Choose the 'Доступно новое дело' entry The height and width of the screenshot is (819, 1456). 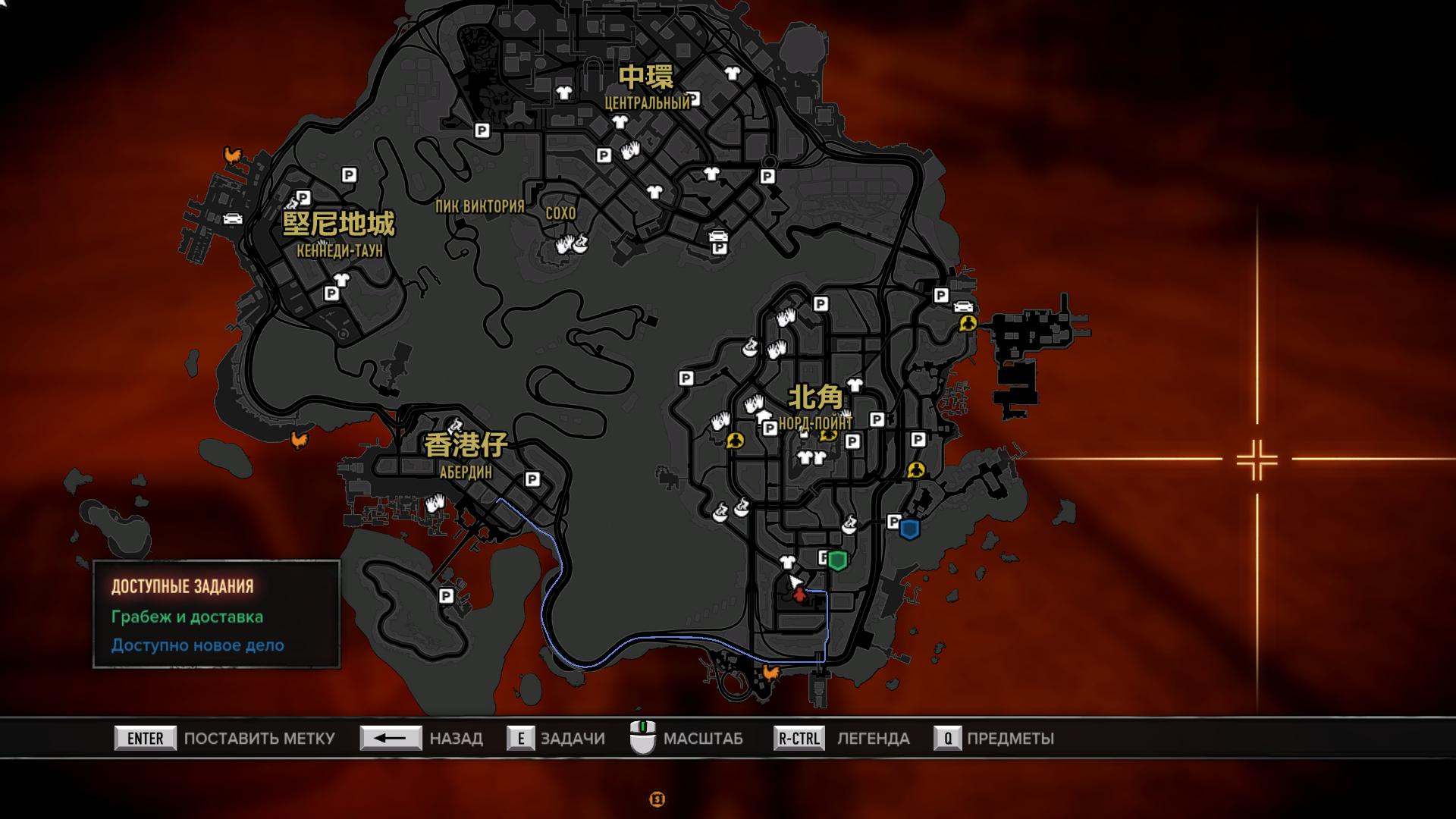[x=198, y=645]
